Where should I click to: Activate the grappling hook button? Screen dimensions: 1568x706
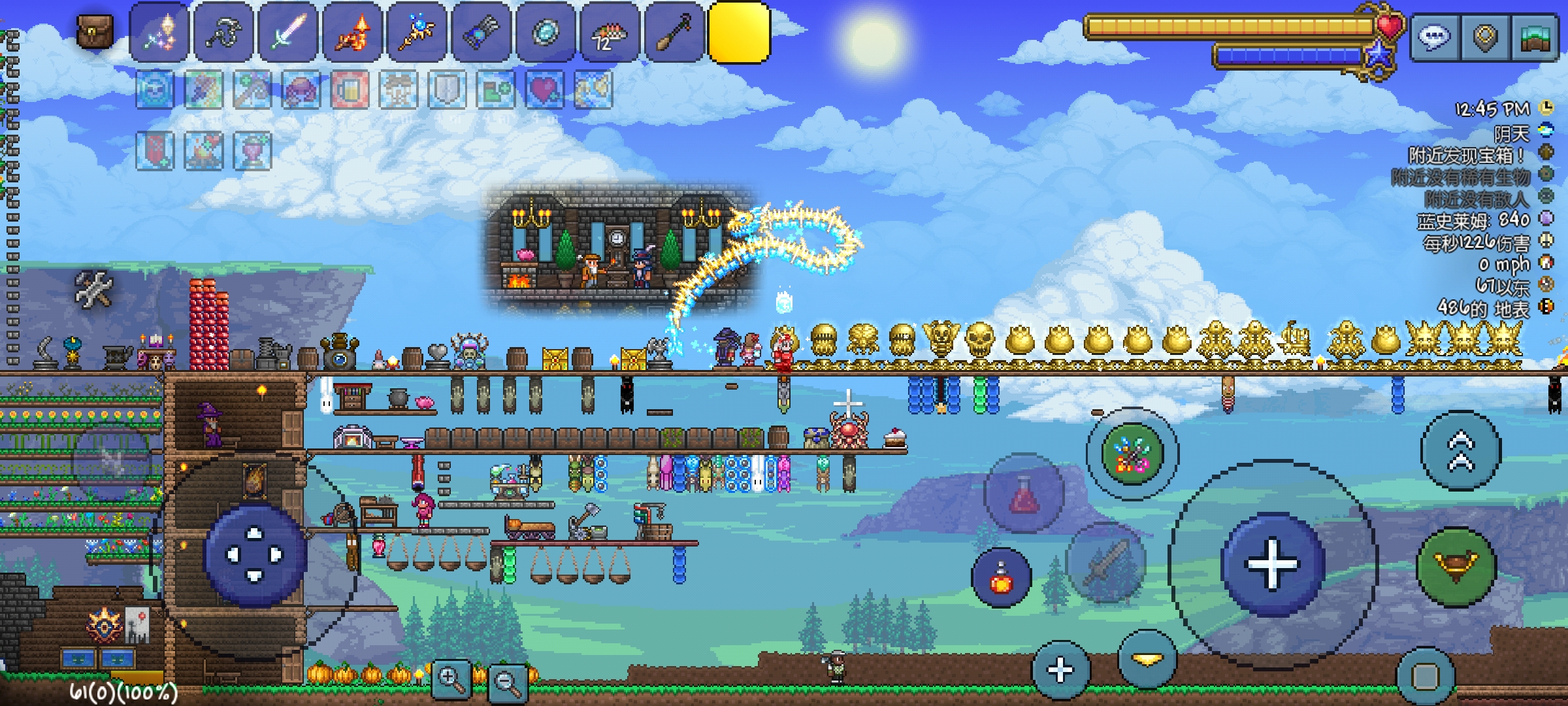click(1456, 566)
